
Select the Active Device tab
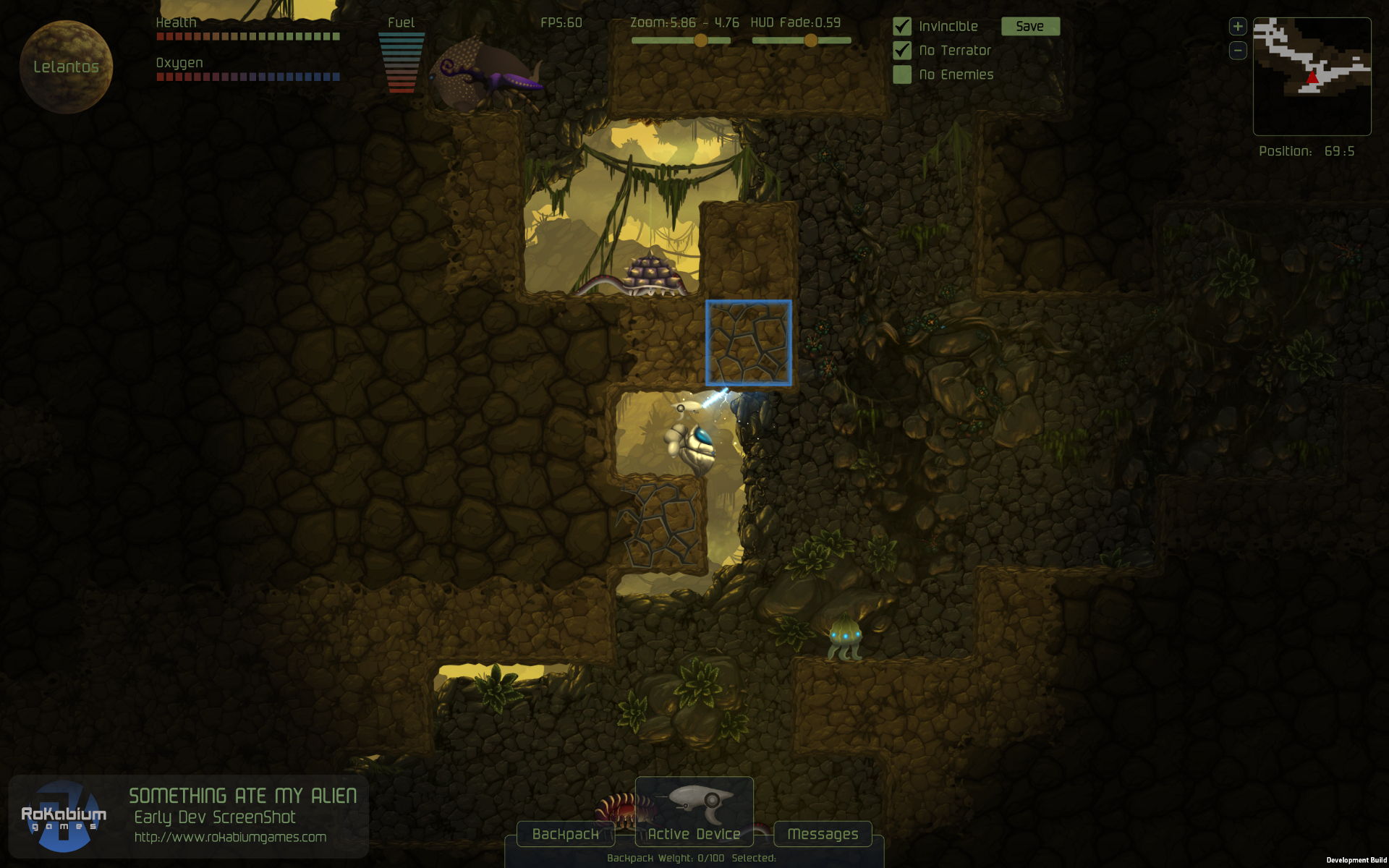click(x=694, y=834)
